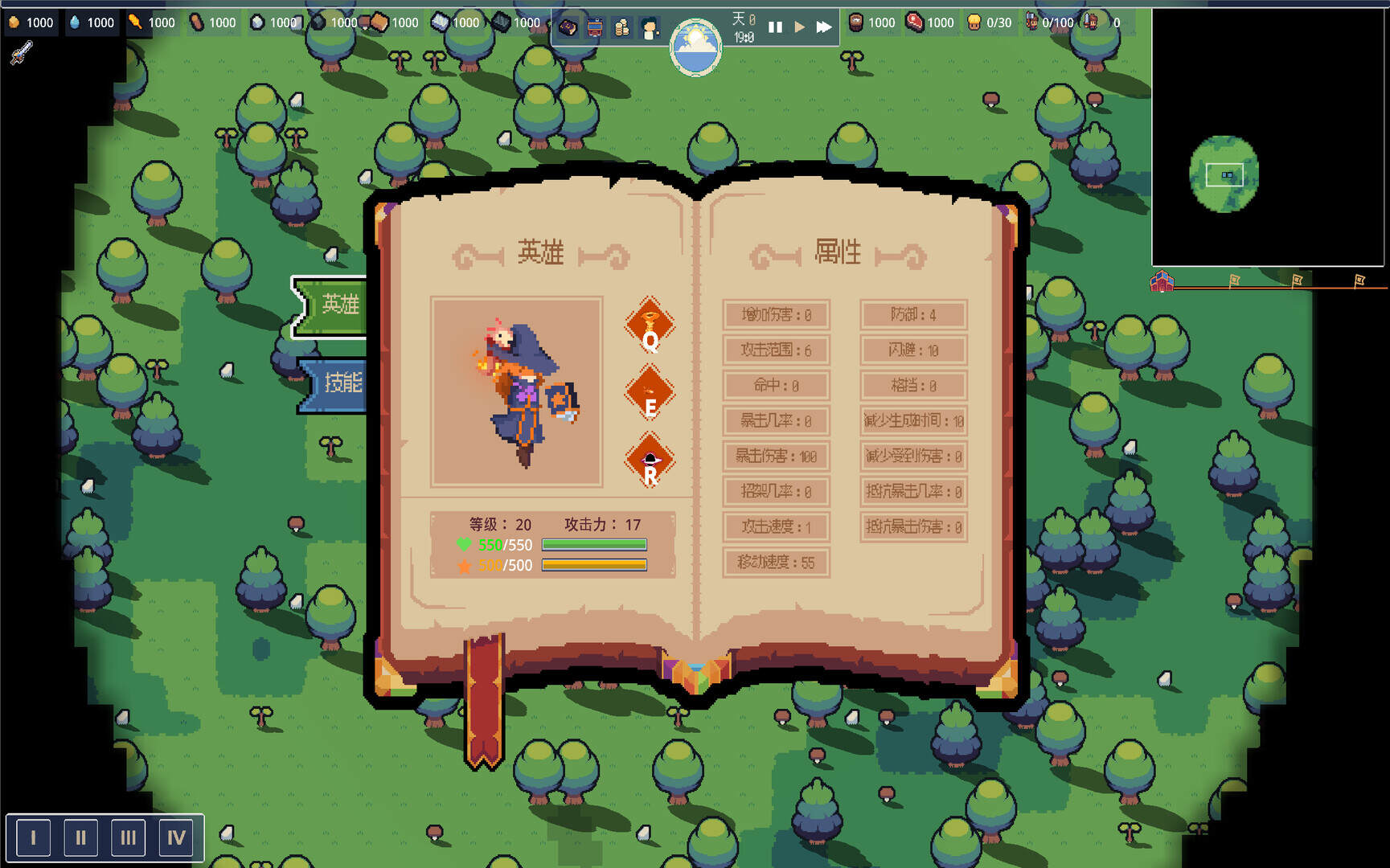Switch to the 英雄 (Hero) bookmark tab
The image size is (1390, 868).
[x=340, y=305]
